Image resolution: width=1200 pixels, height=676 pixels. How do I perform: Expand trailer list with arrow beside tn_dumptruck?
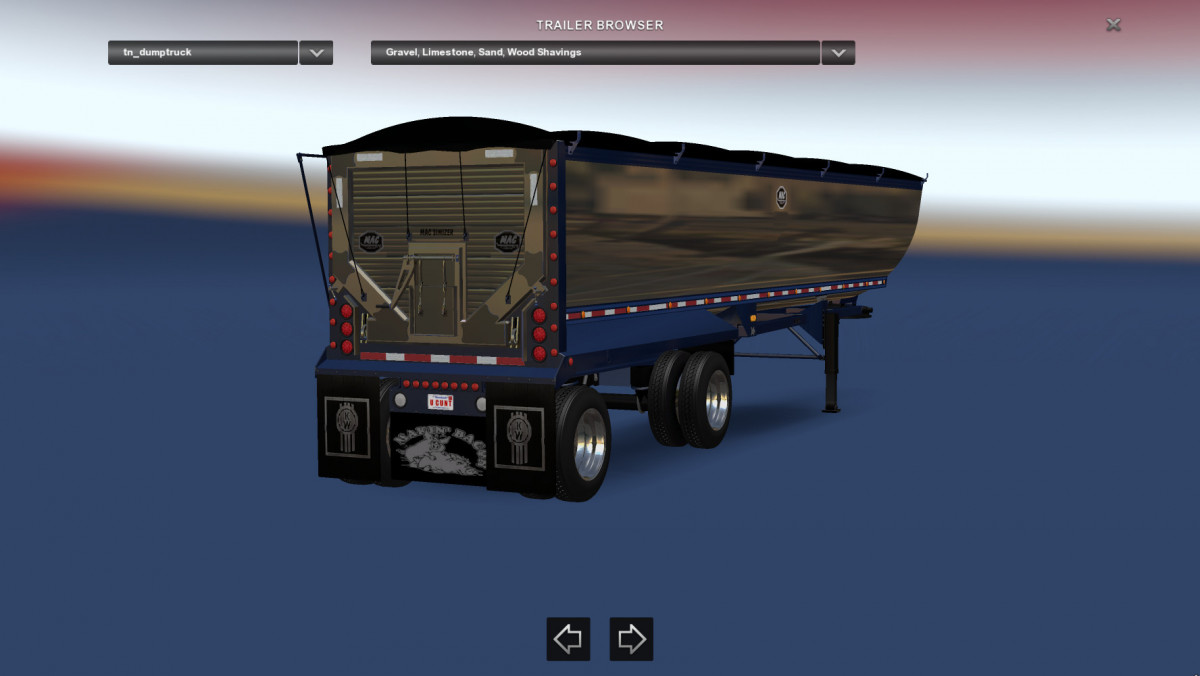(x=316, y=53)
